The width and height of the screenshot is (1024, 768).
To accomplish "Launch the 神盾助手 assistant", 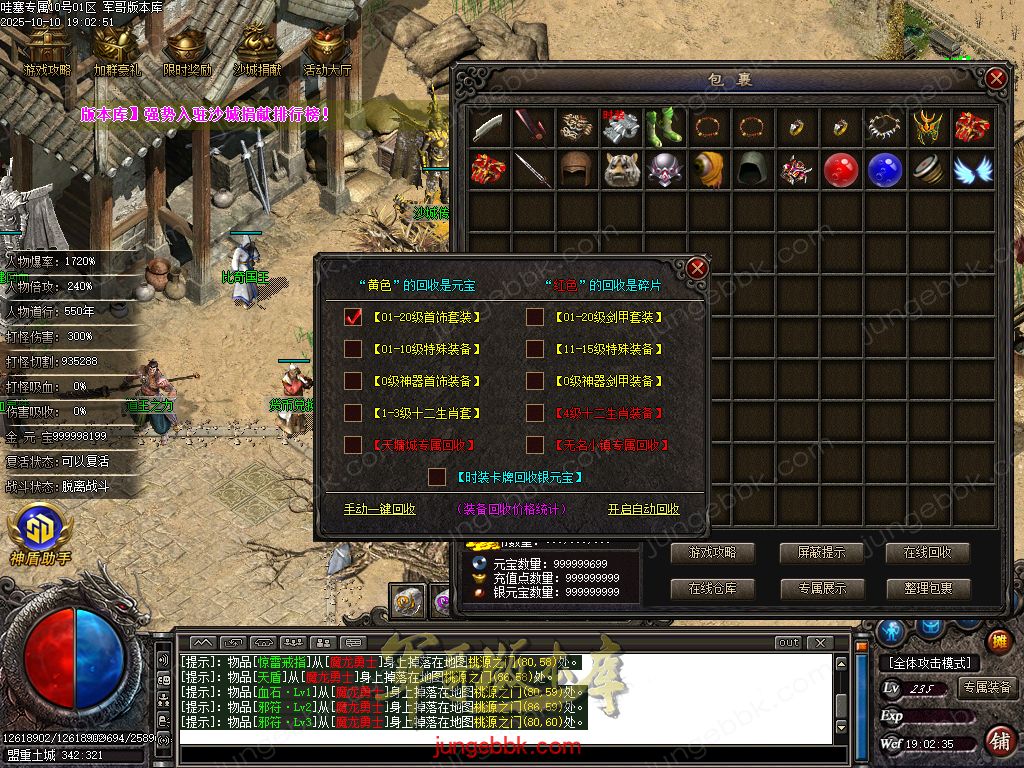I will (40, 535).
